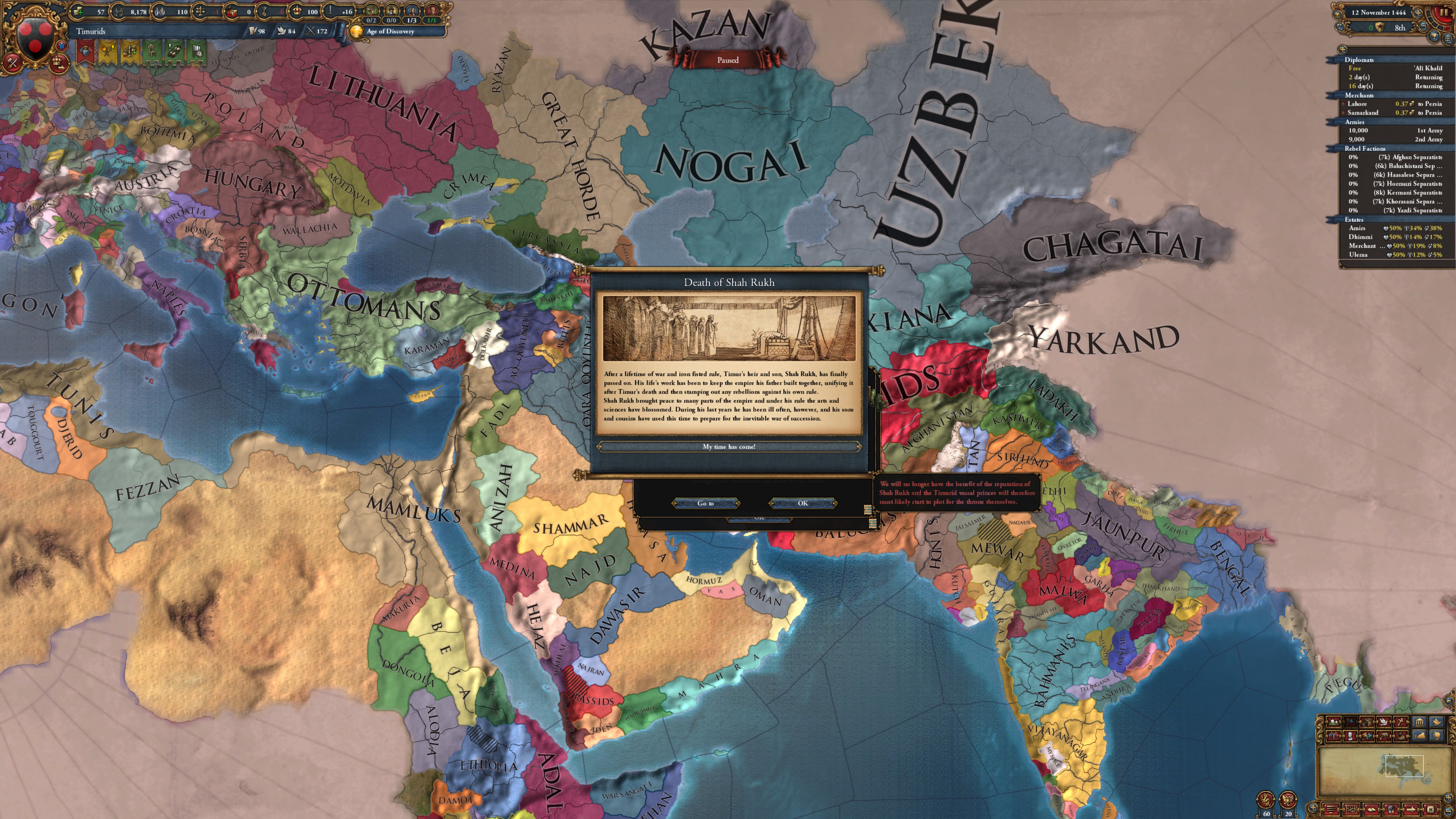Unpause the game via the Paused banner
Screen dimensions: 1456x819
pos(728,60)
